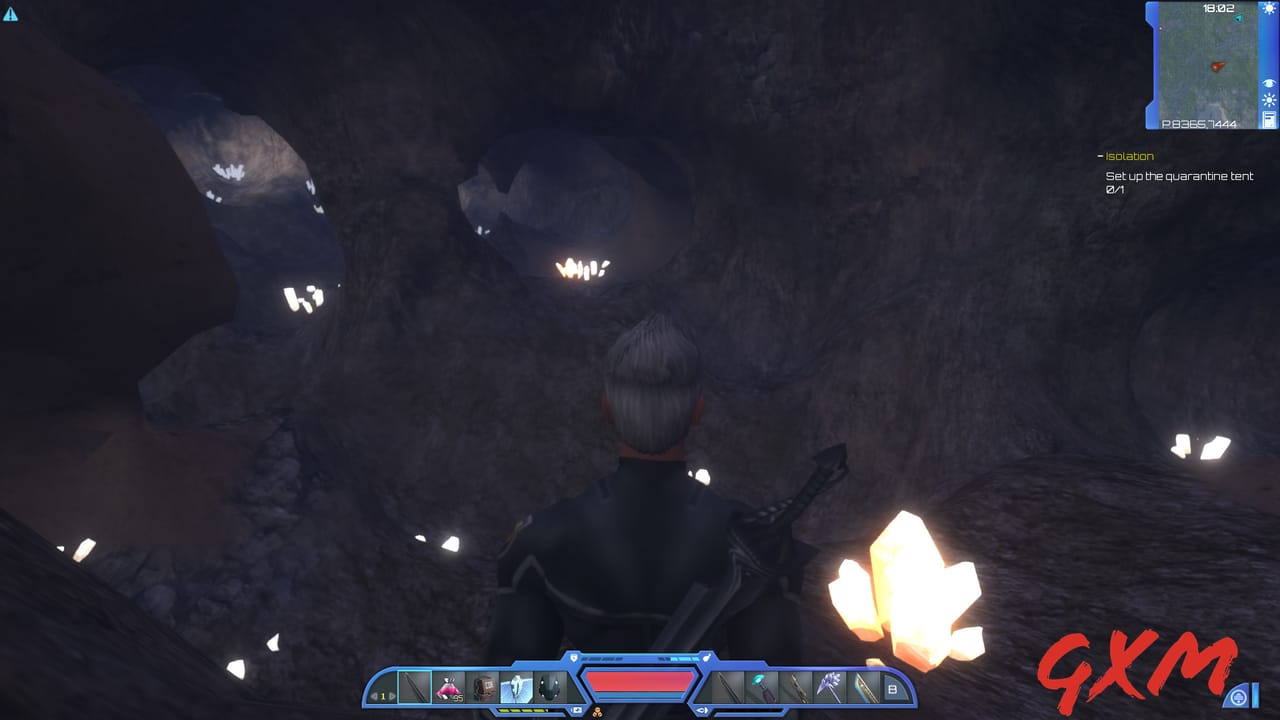This screenshot has height=720, width=1280.
Task: Toggle the brightness sun icon under the minimap eye
Action: point(1268,100)
